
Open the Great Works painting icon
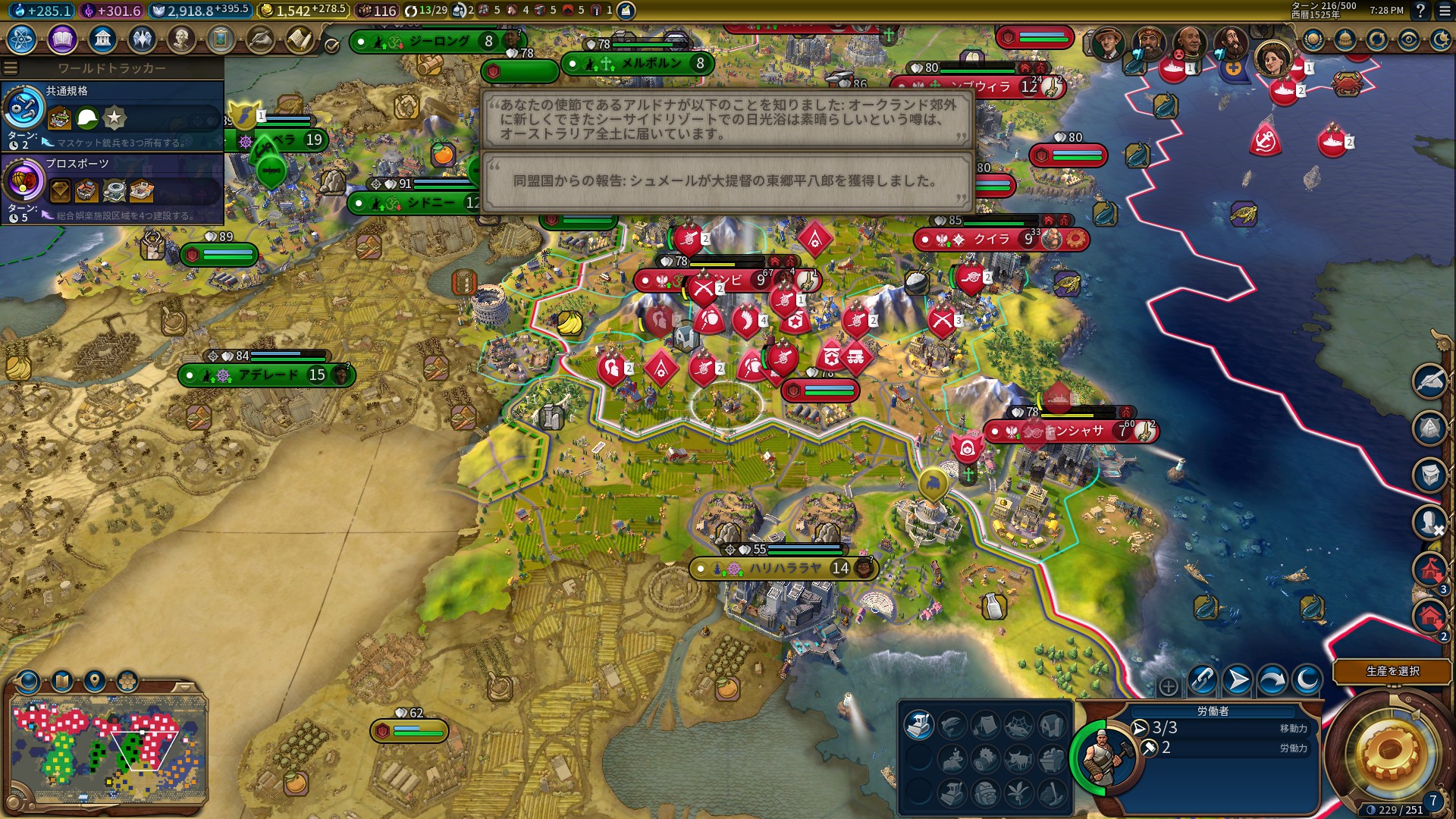[221, 39]
